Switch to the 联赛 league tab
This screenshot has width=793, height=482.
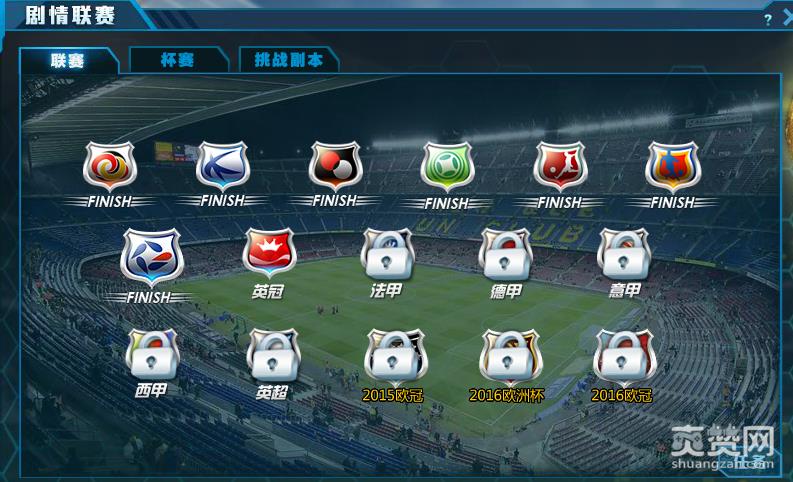[69, 61]
